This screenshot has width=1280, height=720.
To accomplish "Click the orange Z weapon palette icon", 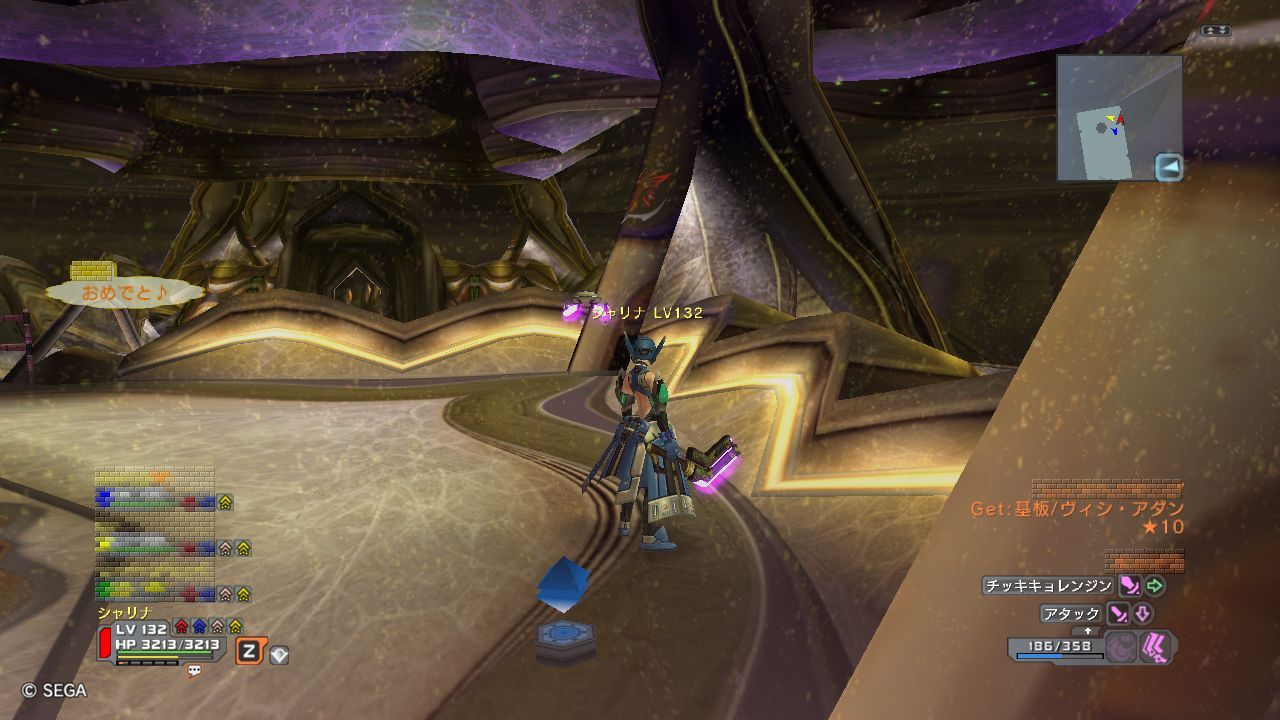I will click(x=249, y=652).
